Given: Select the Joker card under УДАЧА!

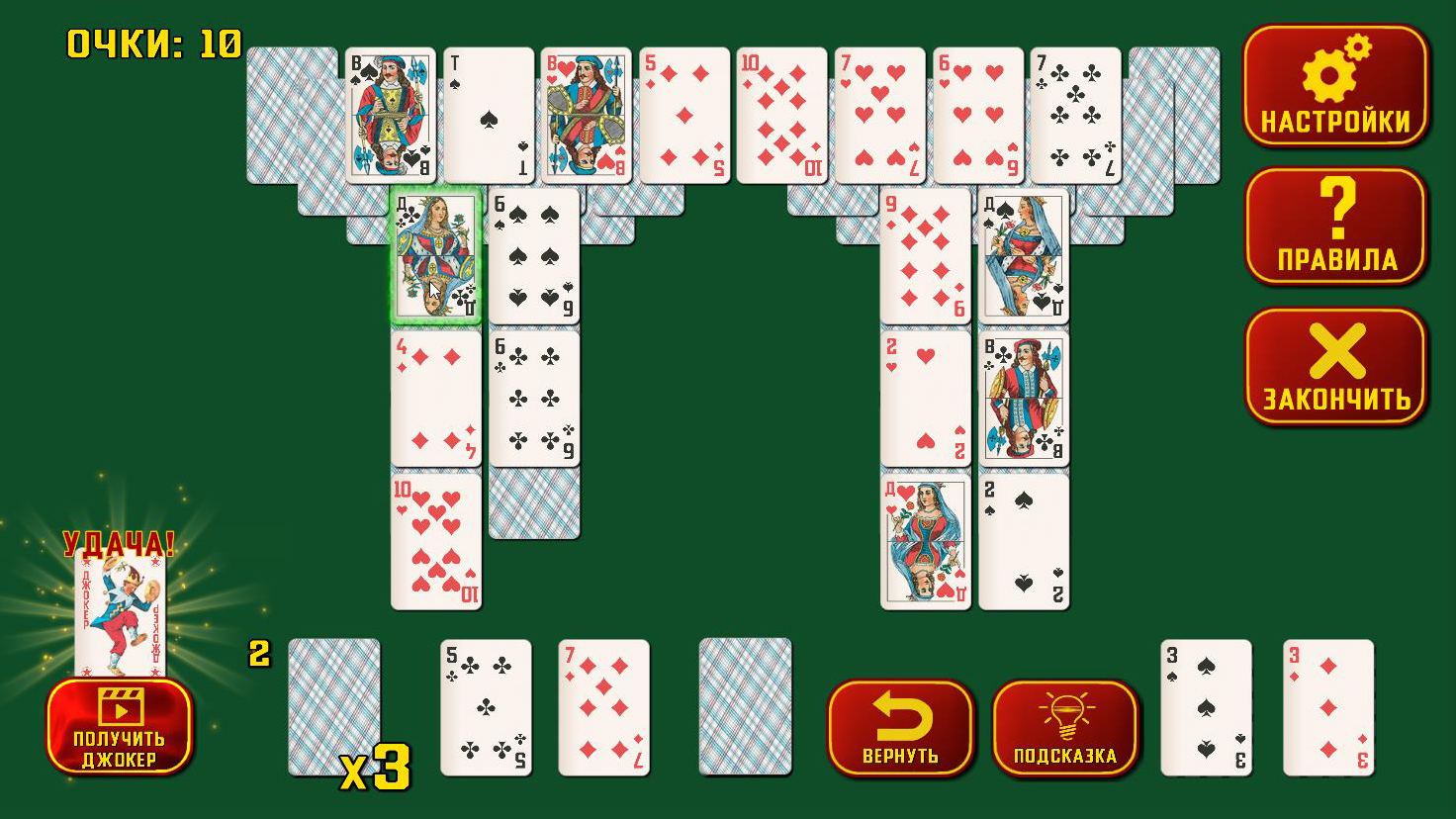Looking at the screenshot, I should 119,608.
